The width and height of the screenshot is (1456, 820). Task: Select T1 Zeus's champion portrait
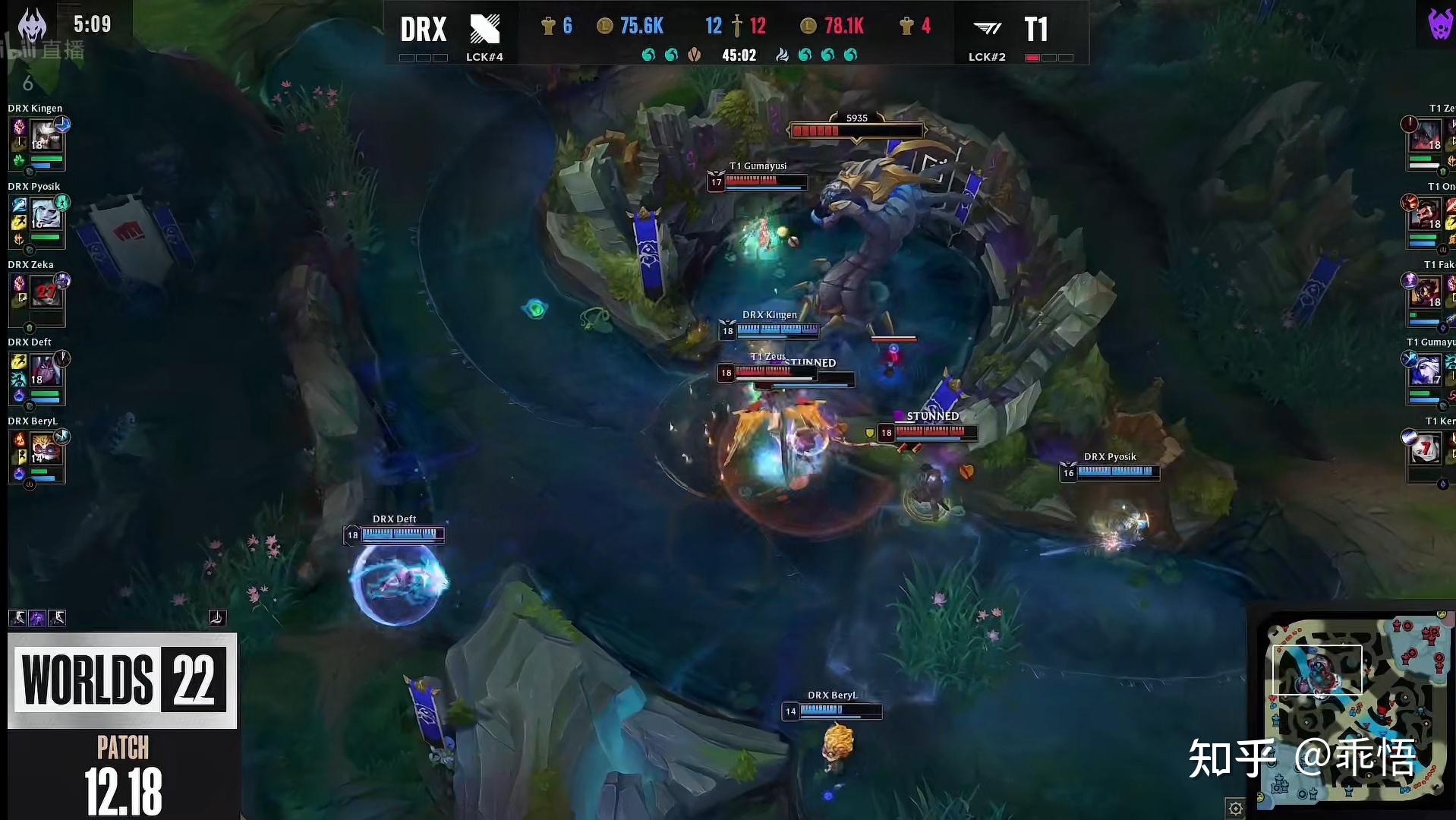1426,137
